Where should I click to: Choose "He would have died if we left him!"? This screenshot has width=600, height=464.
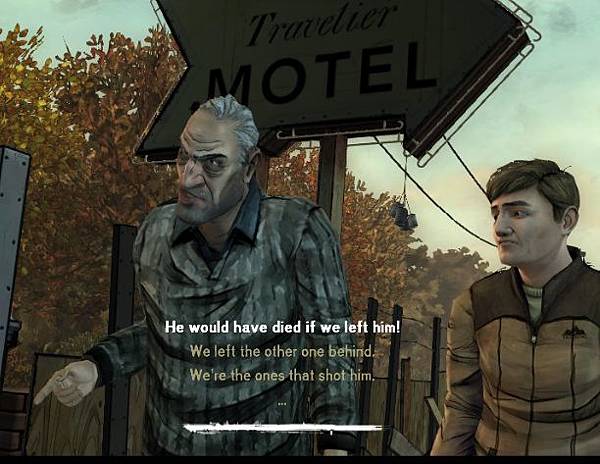(282, 326)
